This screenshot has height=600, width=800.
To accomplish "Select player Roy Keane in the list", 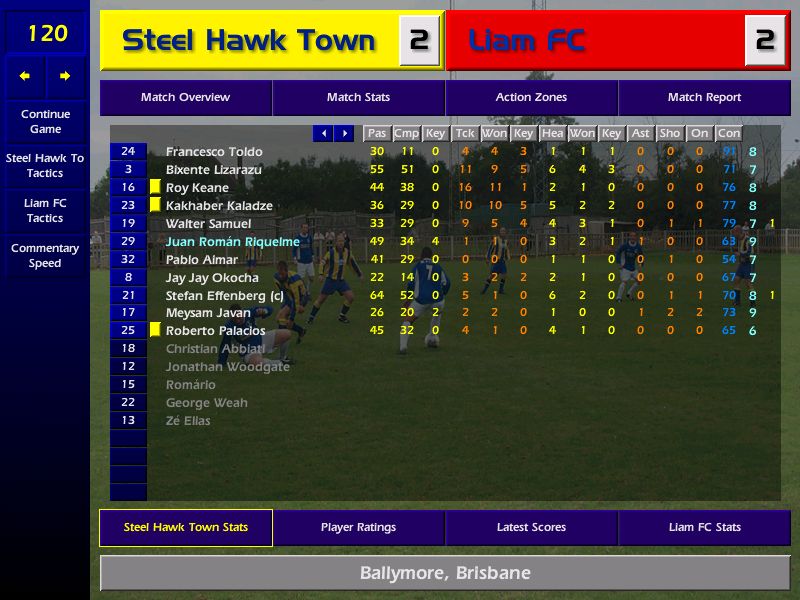I will coord(197,188).
